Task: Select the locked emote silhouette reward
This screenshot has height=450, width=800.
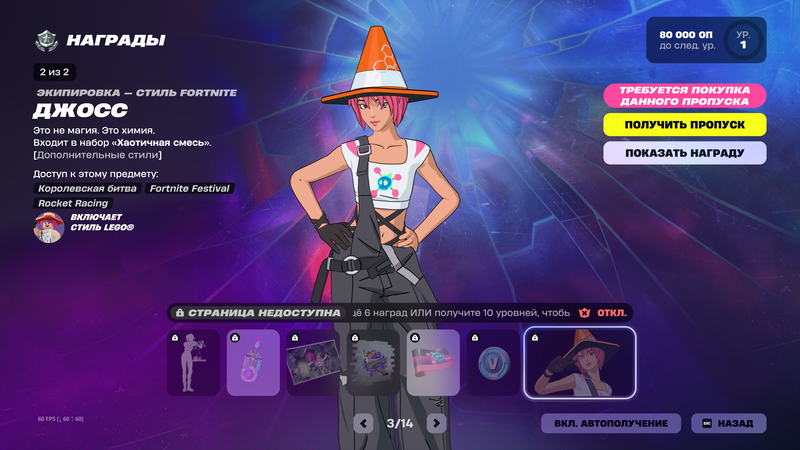Action: pos(193,363)
